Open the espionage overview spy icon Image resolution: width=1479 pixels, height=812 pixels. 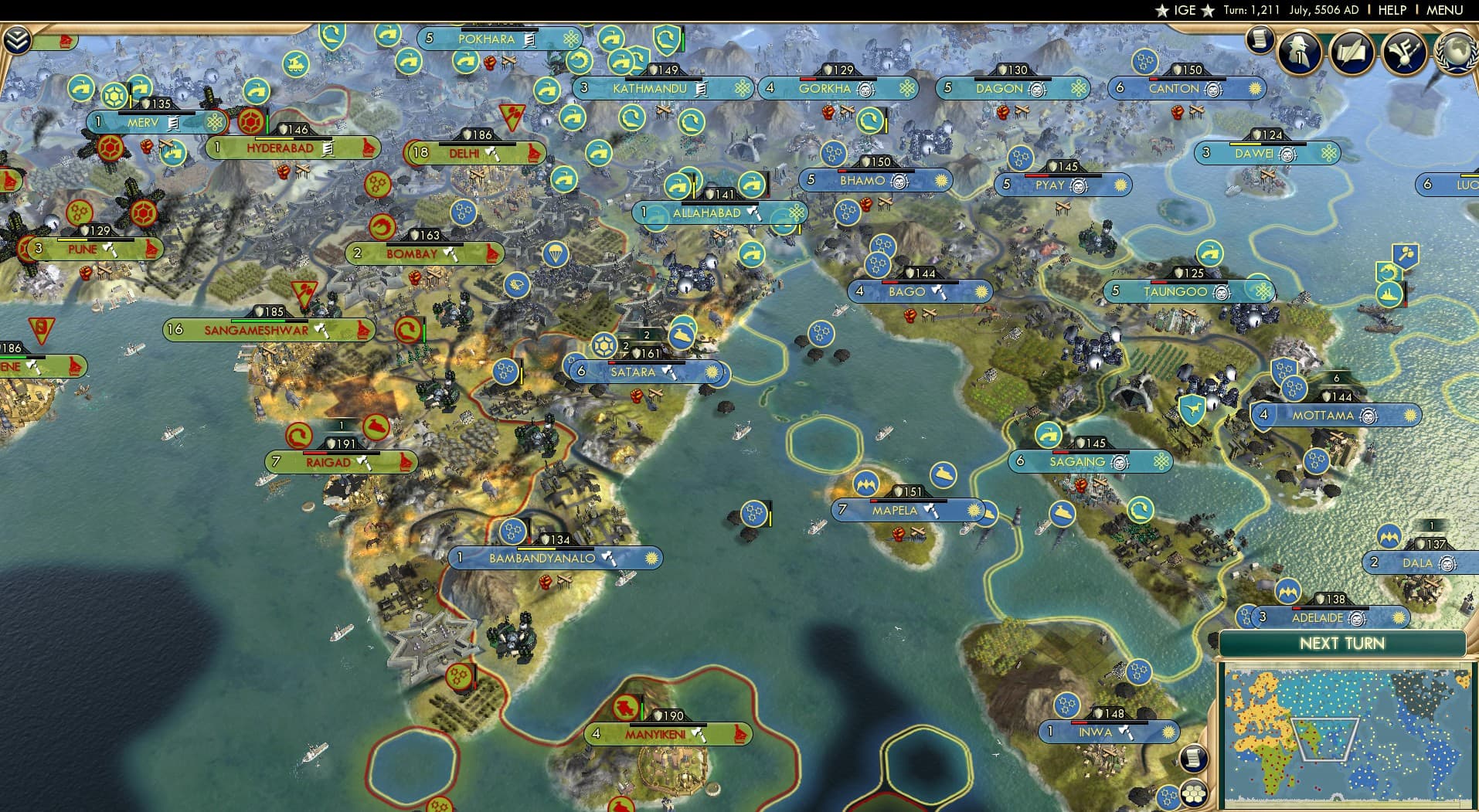pyautogui.click(x=1299, y=53)
